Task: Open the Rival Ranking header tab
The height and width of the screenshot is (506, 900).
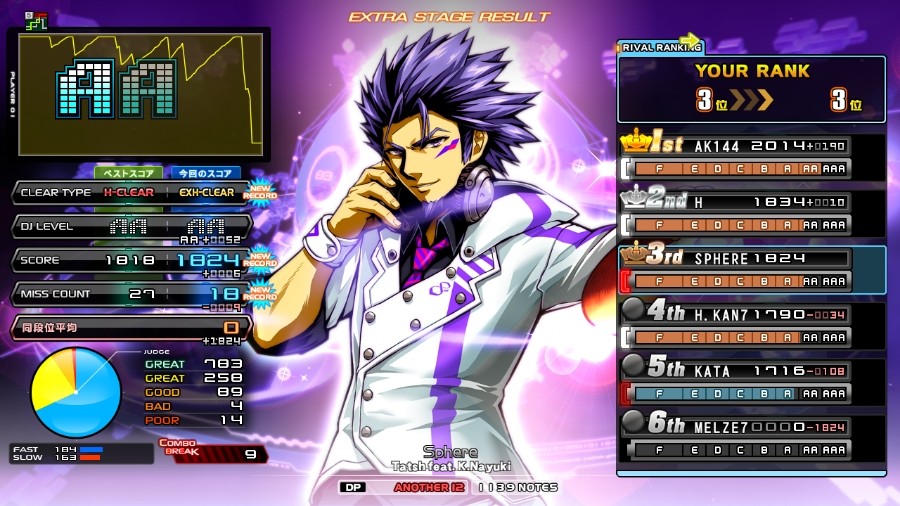Action: click(x=661, y=46)
